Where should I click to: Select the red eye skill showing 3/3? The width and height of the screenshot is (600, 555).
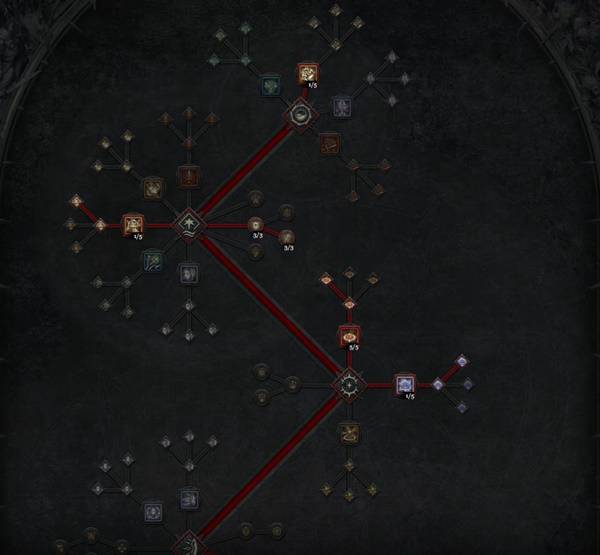coord(349,336)
